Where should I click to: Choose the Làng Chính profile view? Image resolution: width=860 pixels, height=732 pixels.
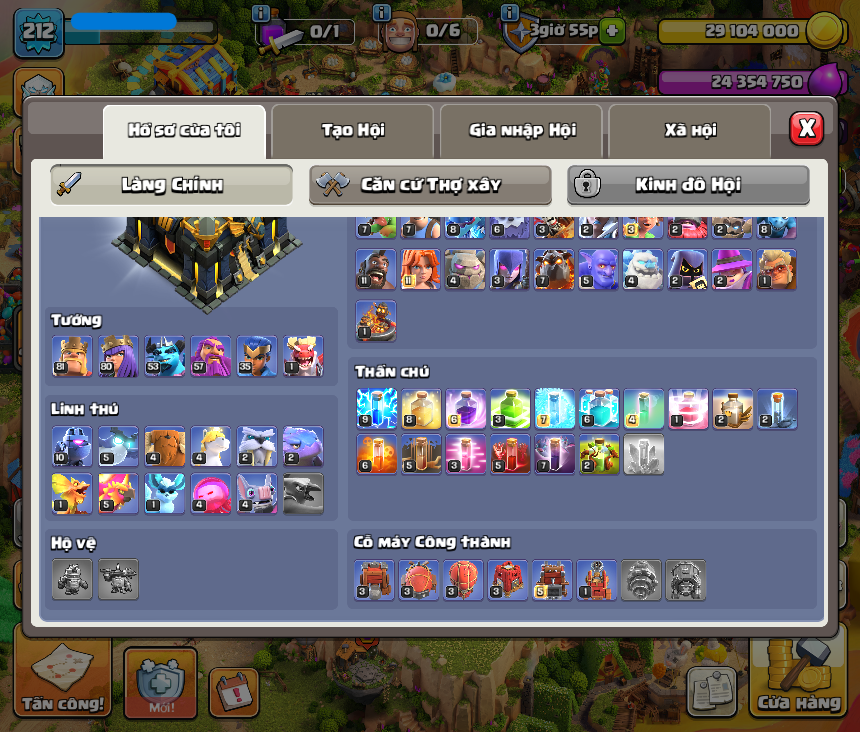[172, 185]
